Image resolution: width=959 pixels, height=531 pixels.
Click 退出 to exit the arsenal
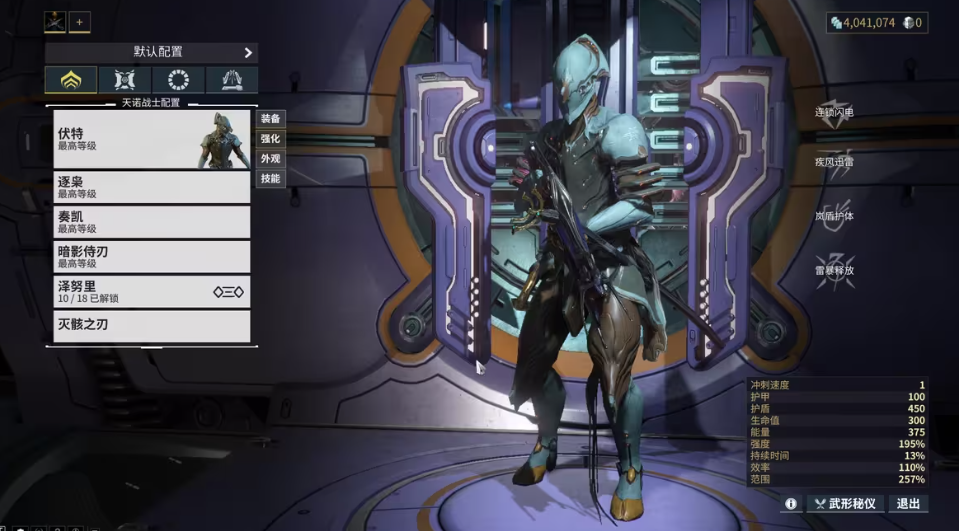[908, 504]
